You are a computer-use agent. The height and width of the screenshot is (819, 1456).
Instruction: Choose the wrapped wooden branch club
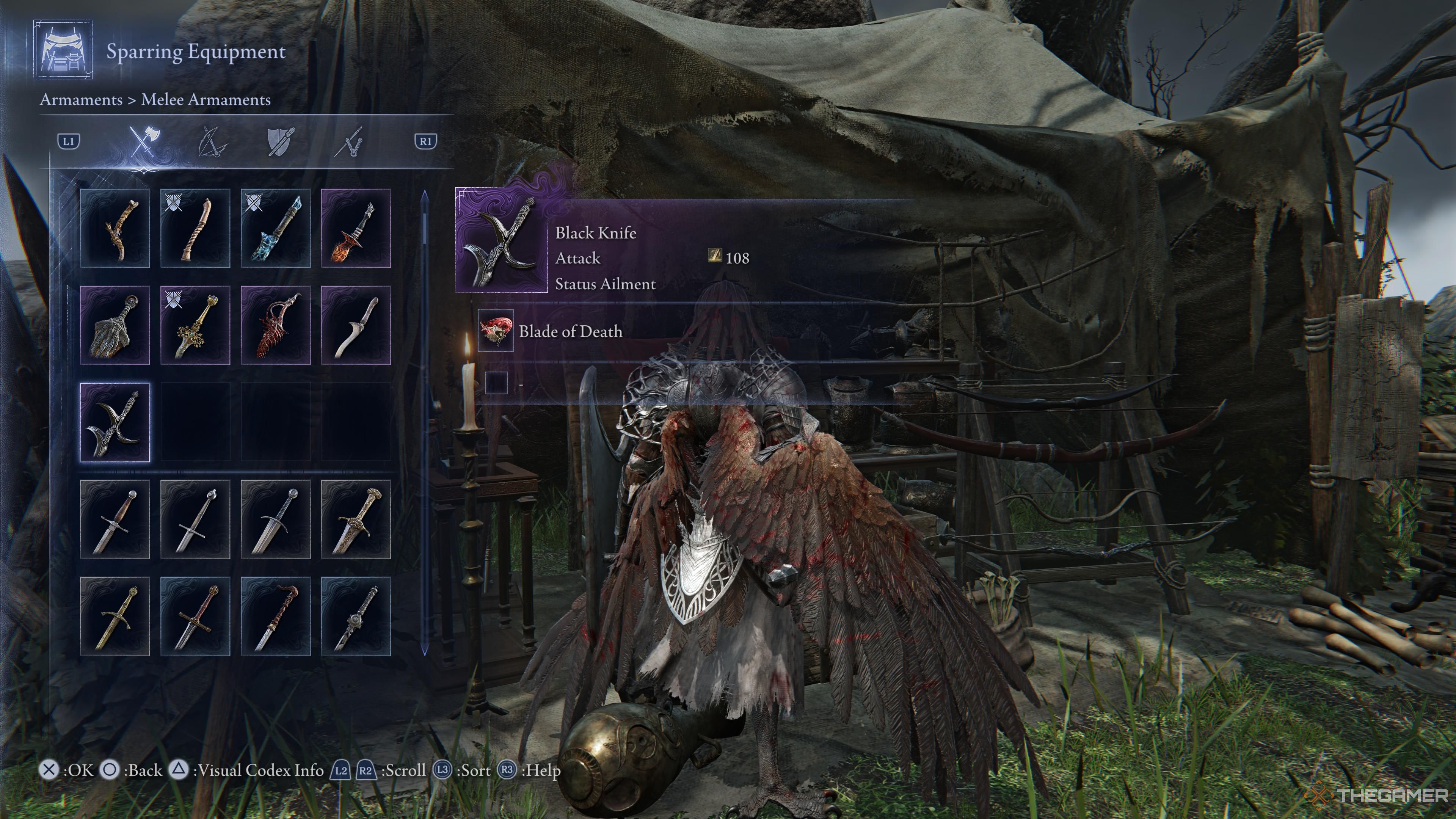pos(115,228)
